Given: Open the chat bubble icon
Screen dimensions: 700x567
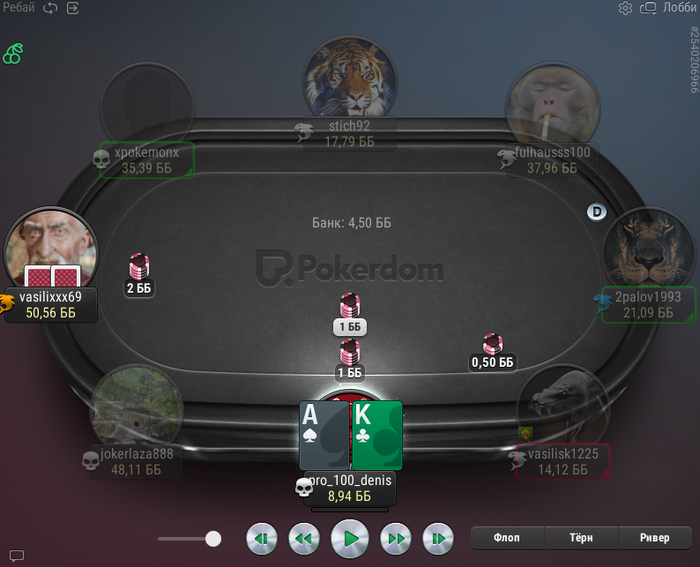Looking at the screenshot, I should pos(16,555).
